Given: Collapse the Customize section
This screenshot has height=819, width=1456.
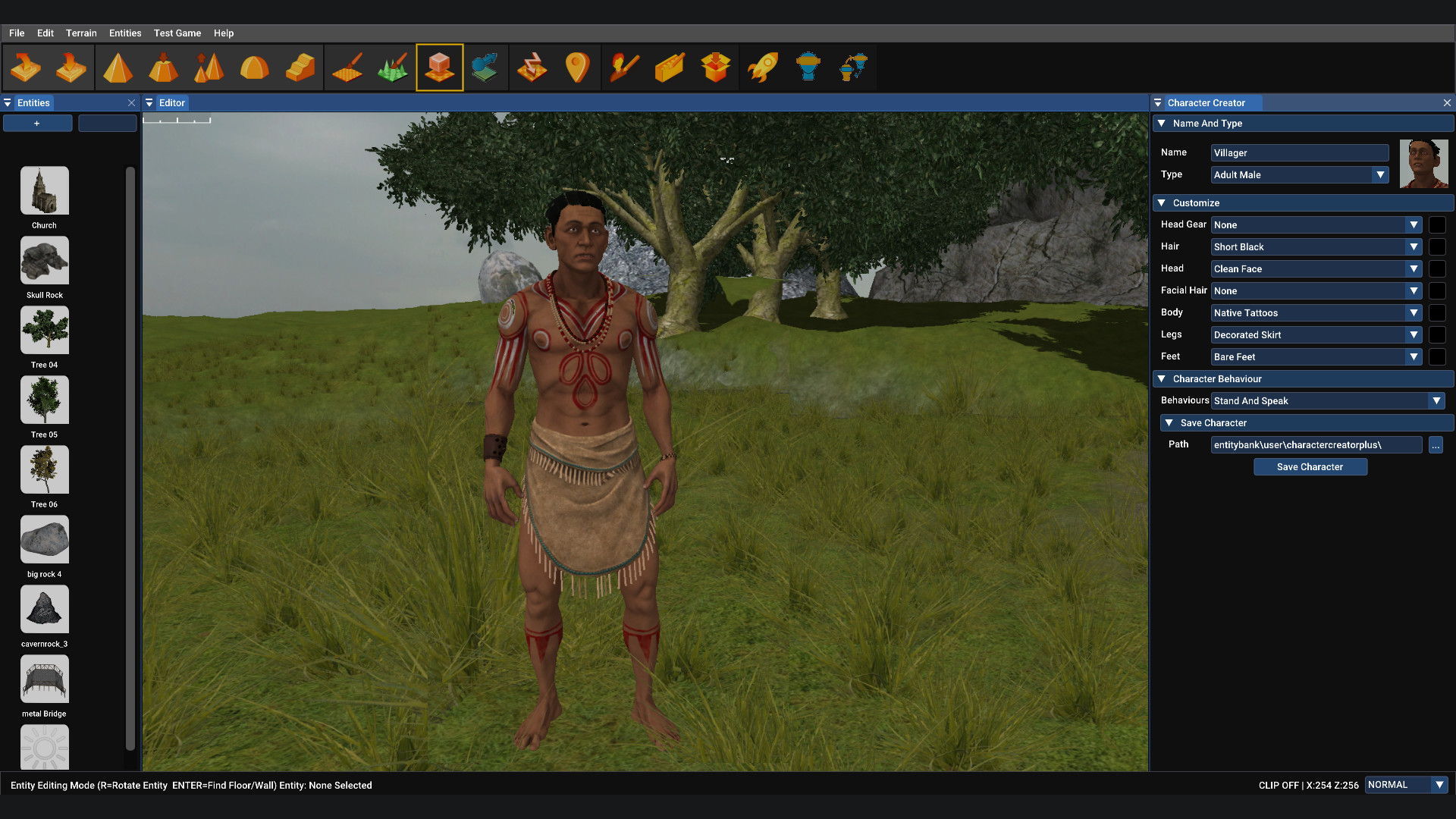Looking at the screenshot, I should (1163, 203).
